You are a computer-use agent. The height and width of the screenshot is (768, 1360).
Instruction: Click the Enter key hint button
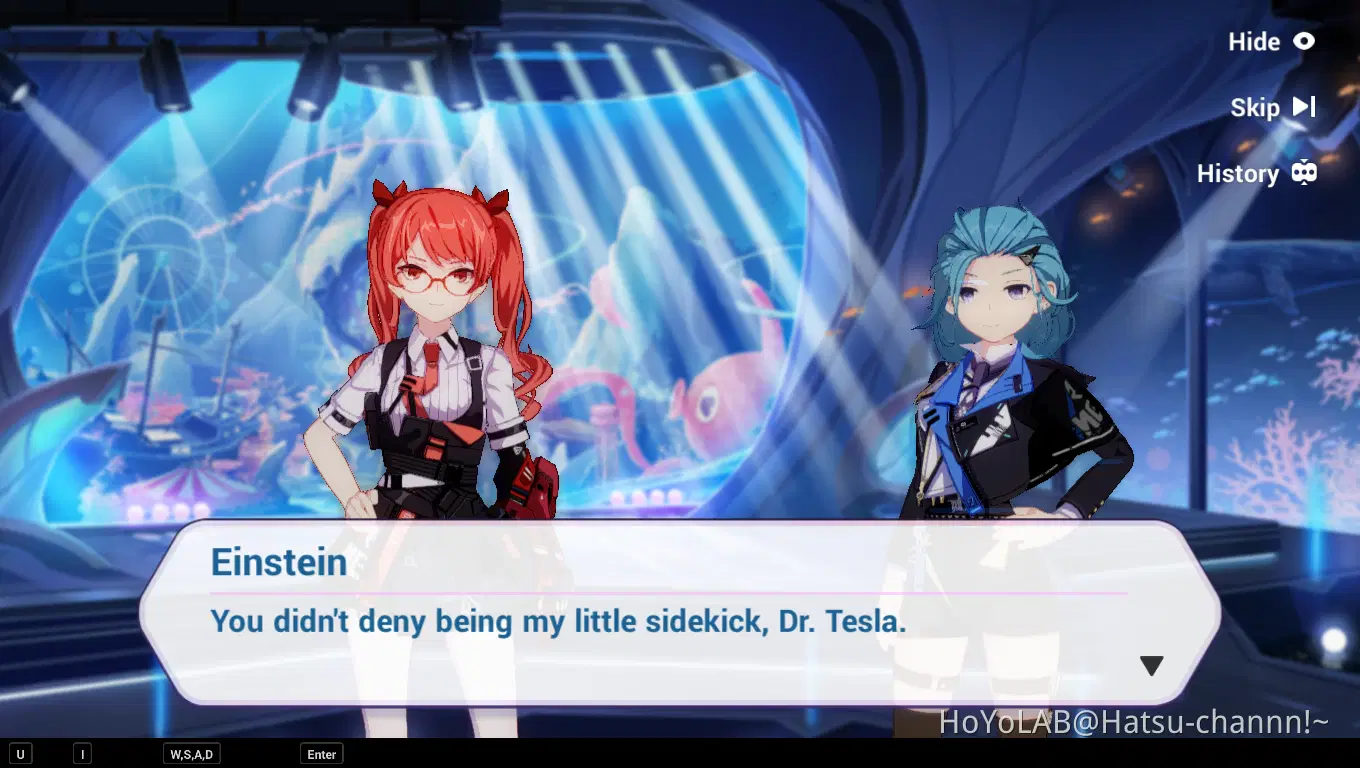(321, 753)
